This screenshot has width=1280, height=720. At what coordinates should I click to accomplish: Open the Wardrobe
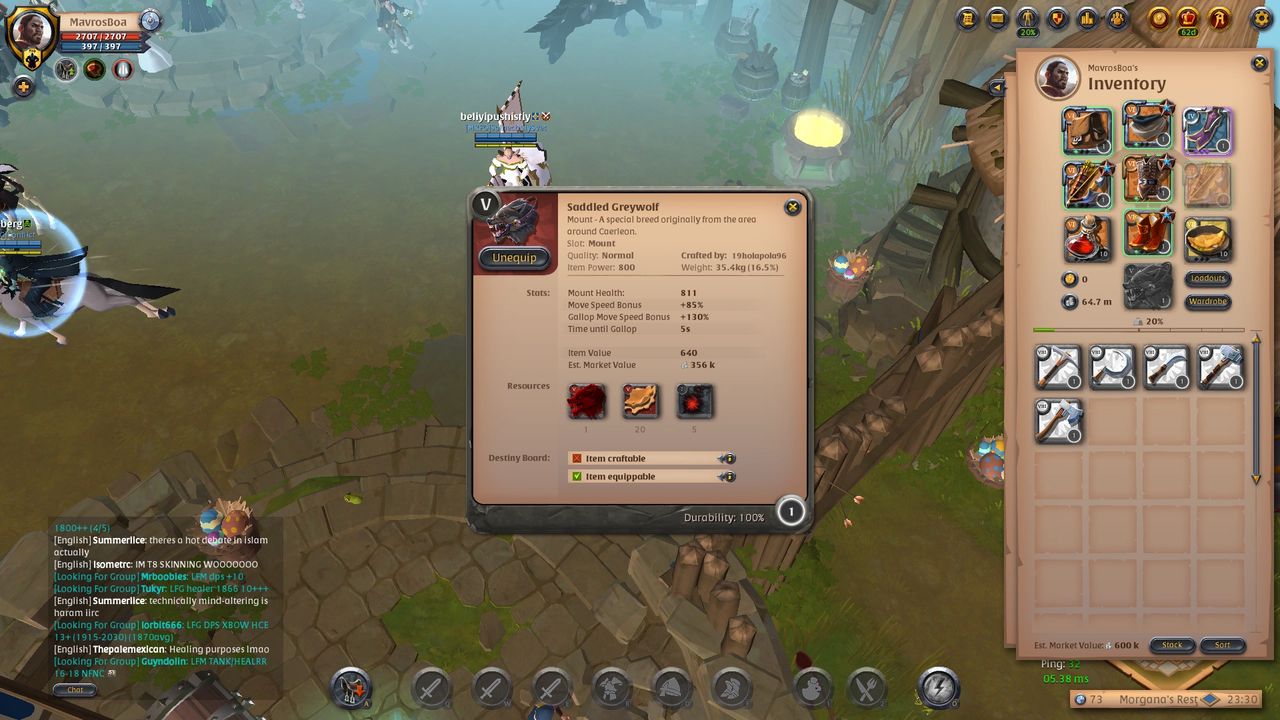(1208, 302)
